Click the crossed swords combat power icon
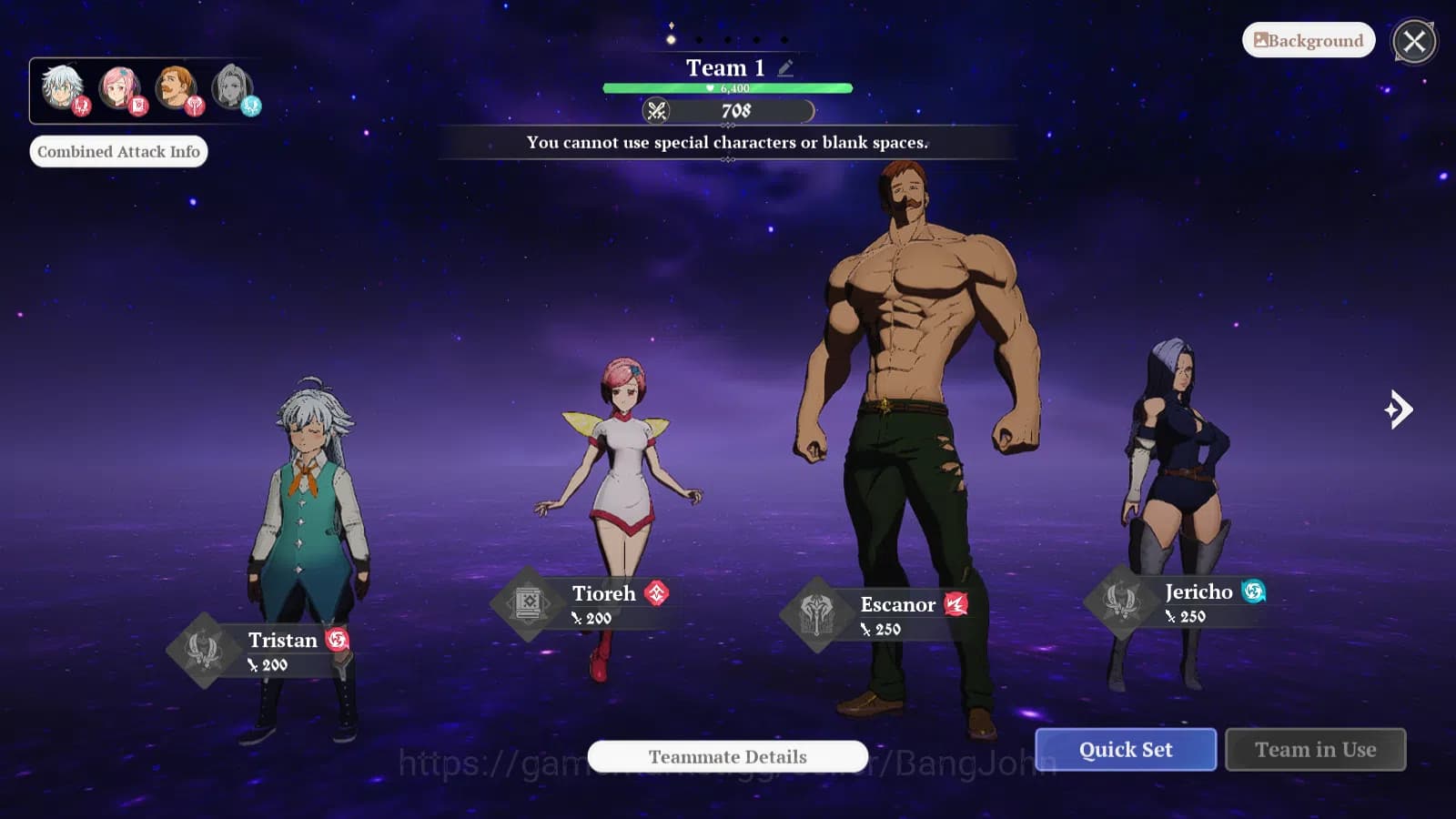The height and width of the screenshot is (819, 1456). point(659,111)
